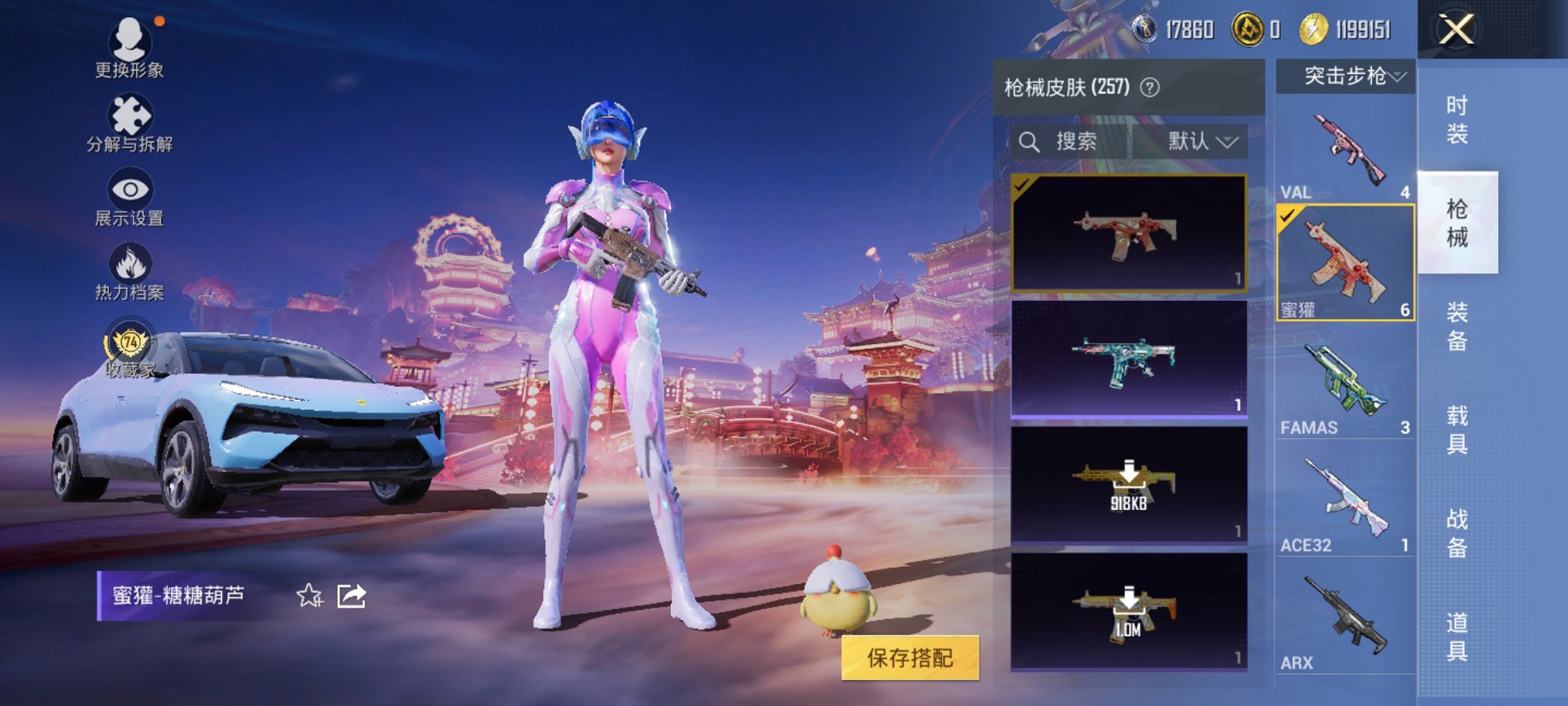Switch to the 时装 outfits tab
The width and height of the screenshot is (1568, 706).
coord(1460,119)
